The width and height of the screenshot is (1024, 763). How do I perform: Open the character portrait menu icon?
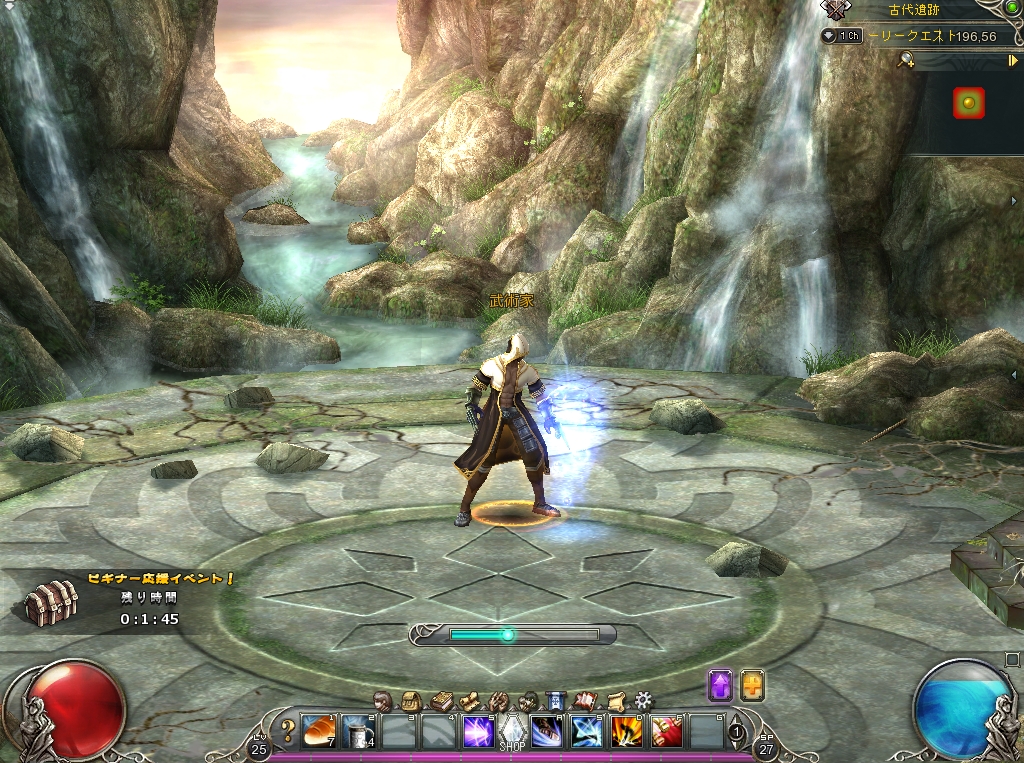381,700
